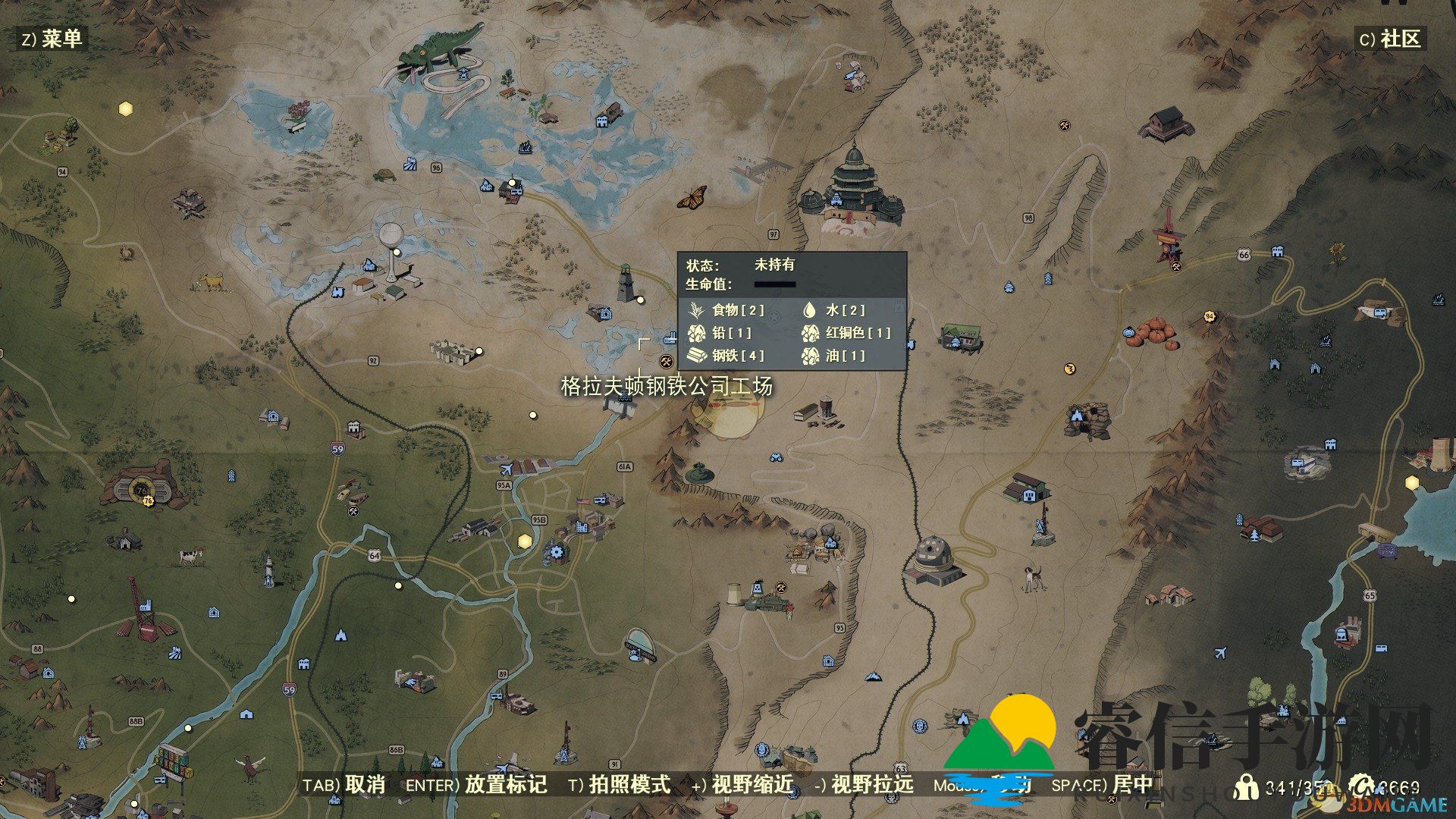Screen dimensions: 1456x819
Task: Zoom out with 视野拉远
Action: (x=864, y=785)
